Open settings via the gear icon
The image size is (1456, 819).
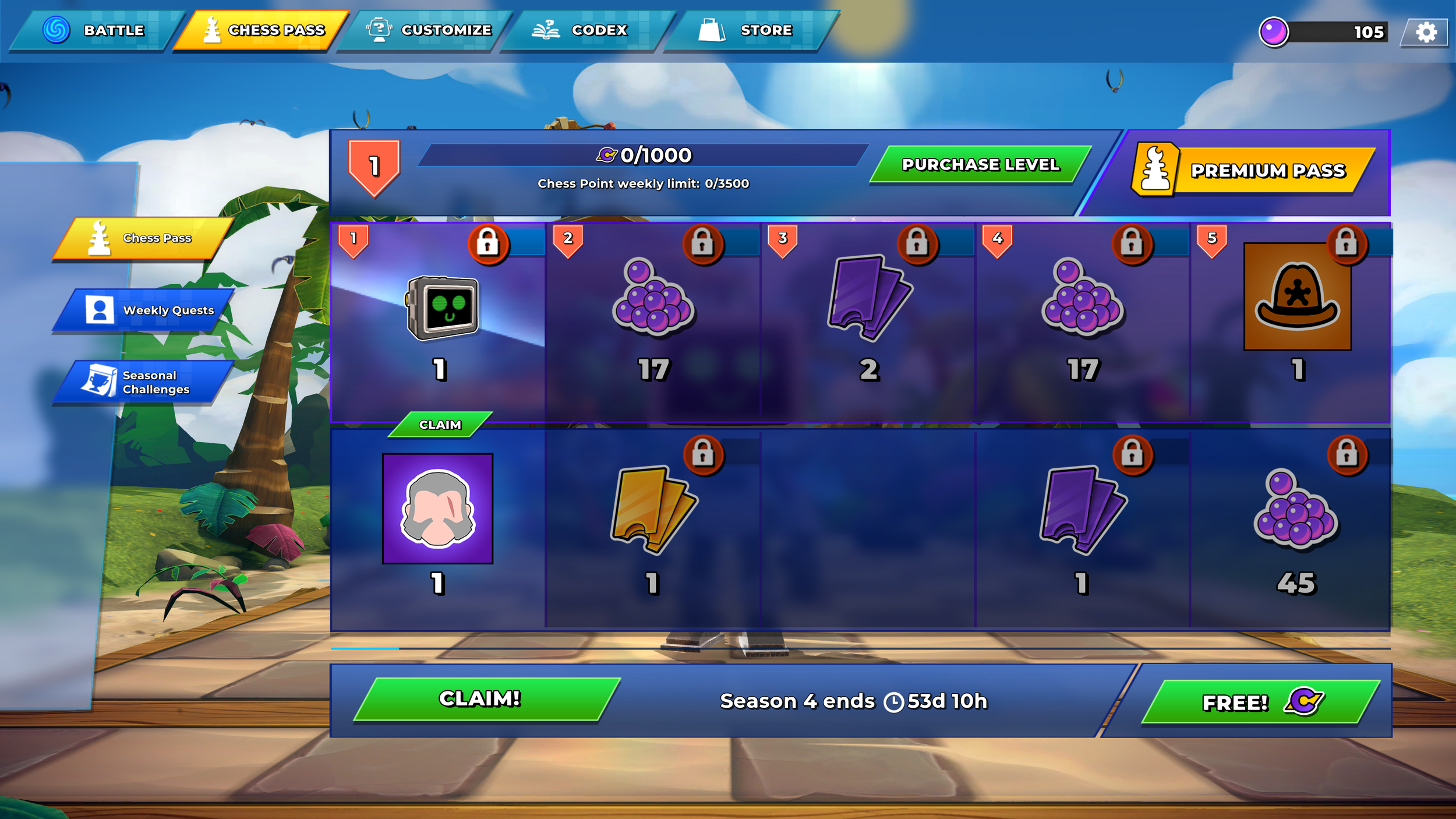[x=1426, y=32]
